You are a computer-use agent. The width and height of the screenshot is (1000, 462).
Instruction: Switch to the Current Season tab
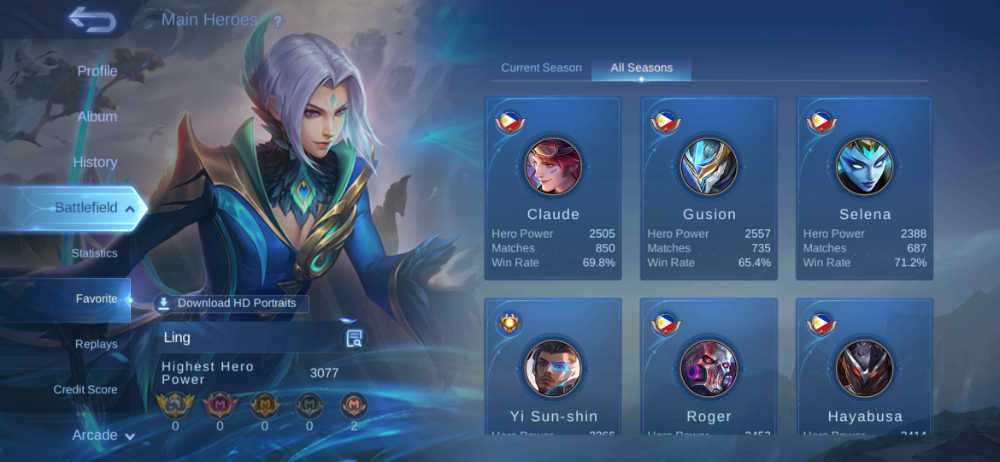pyautogui.click(x=541, y=68)
